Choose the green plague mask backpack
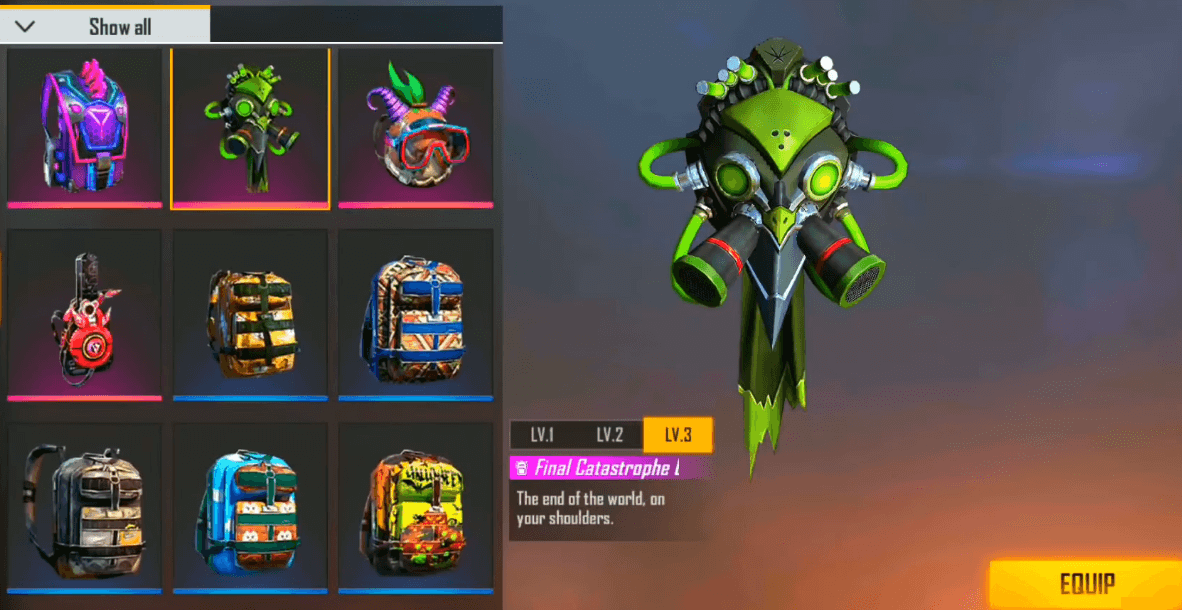This screenshot has height=610, width=1182. (250, 127)
